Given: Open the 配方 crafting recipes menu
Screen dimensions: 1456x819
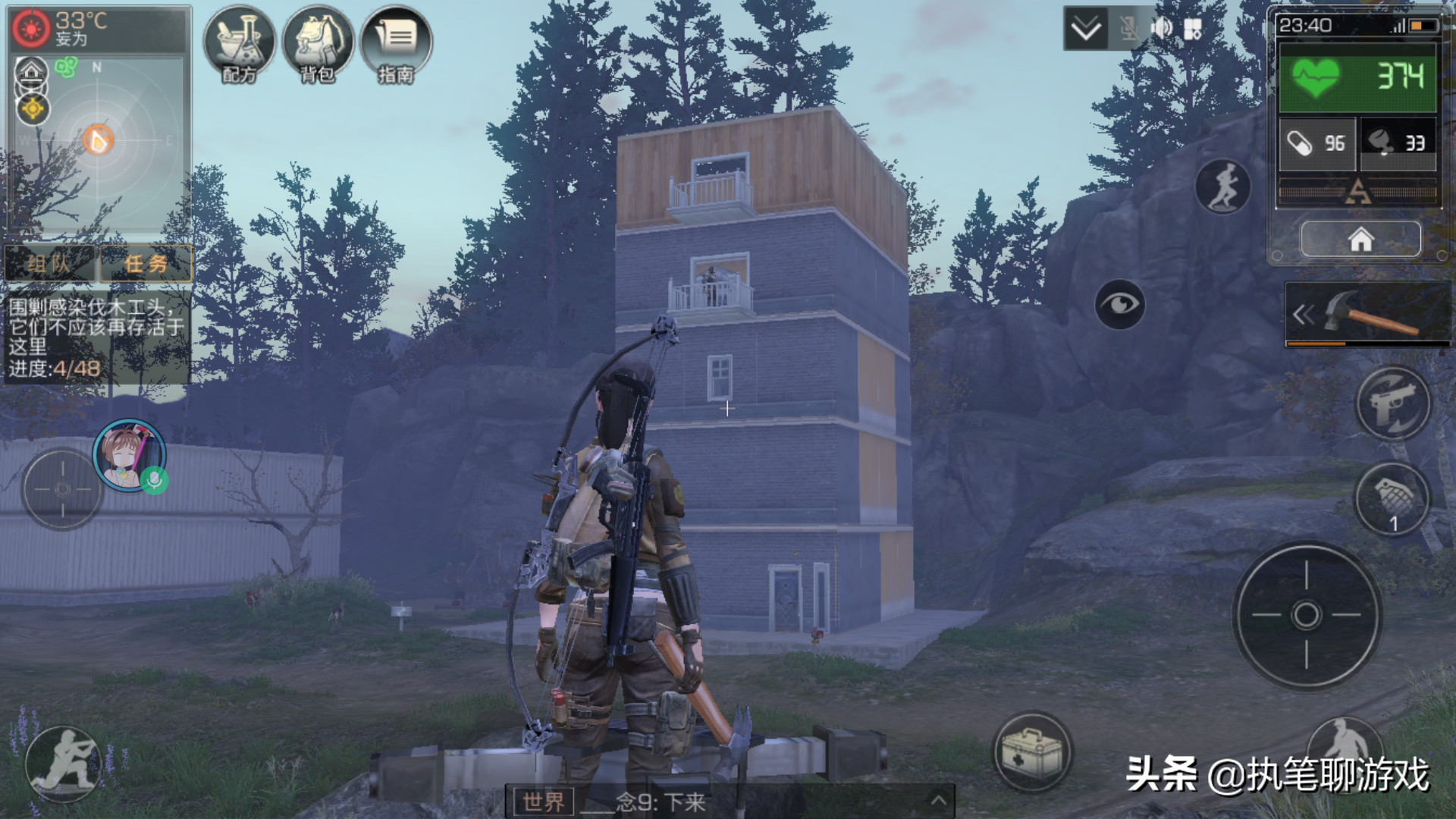Looking at the screenshot, I should 240,44.
